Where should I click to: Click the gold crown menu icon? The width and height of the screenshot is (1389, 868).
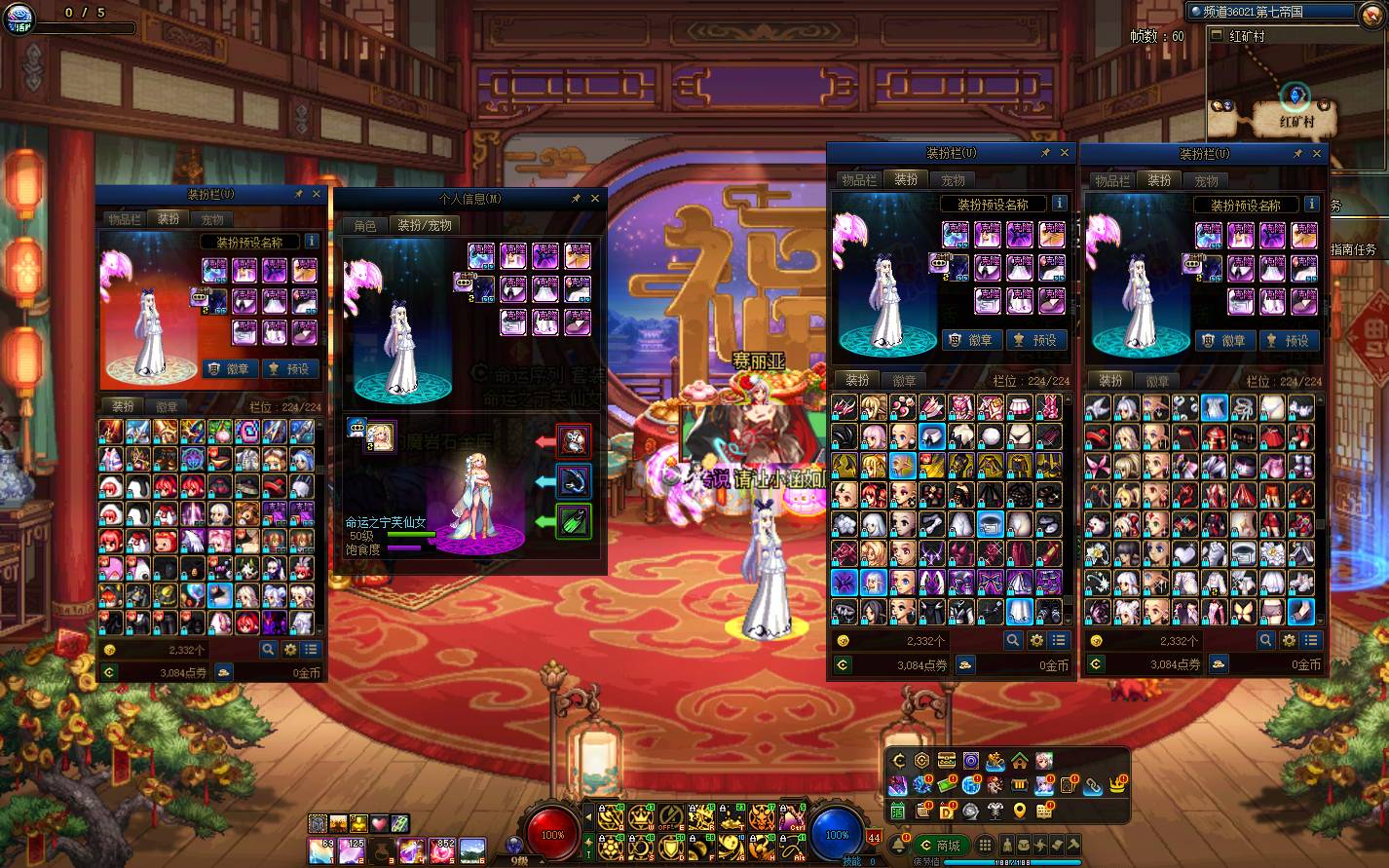1116,785
